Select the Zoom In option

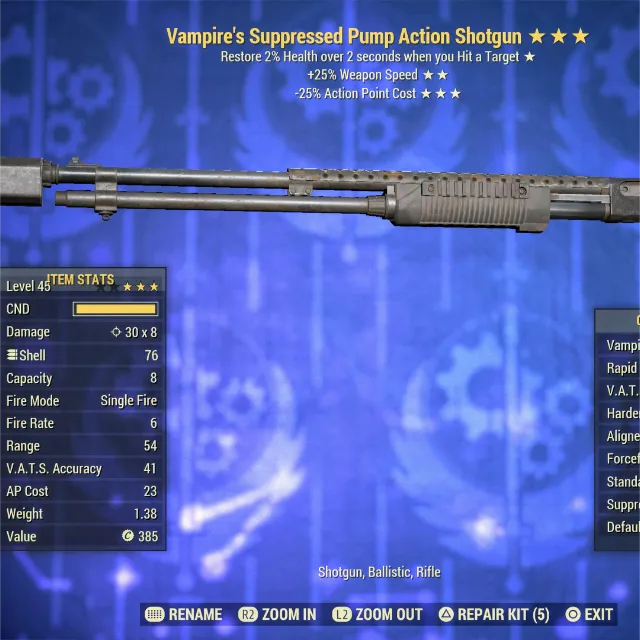pyautogui.click(x=277, y=614)
